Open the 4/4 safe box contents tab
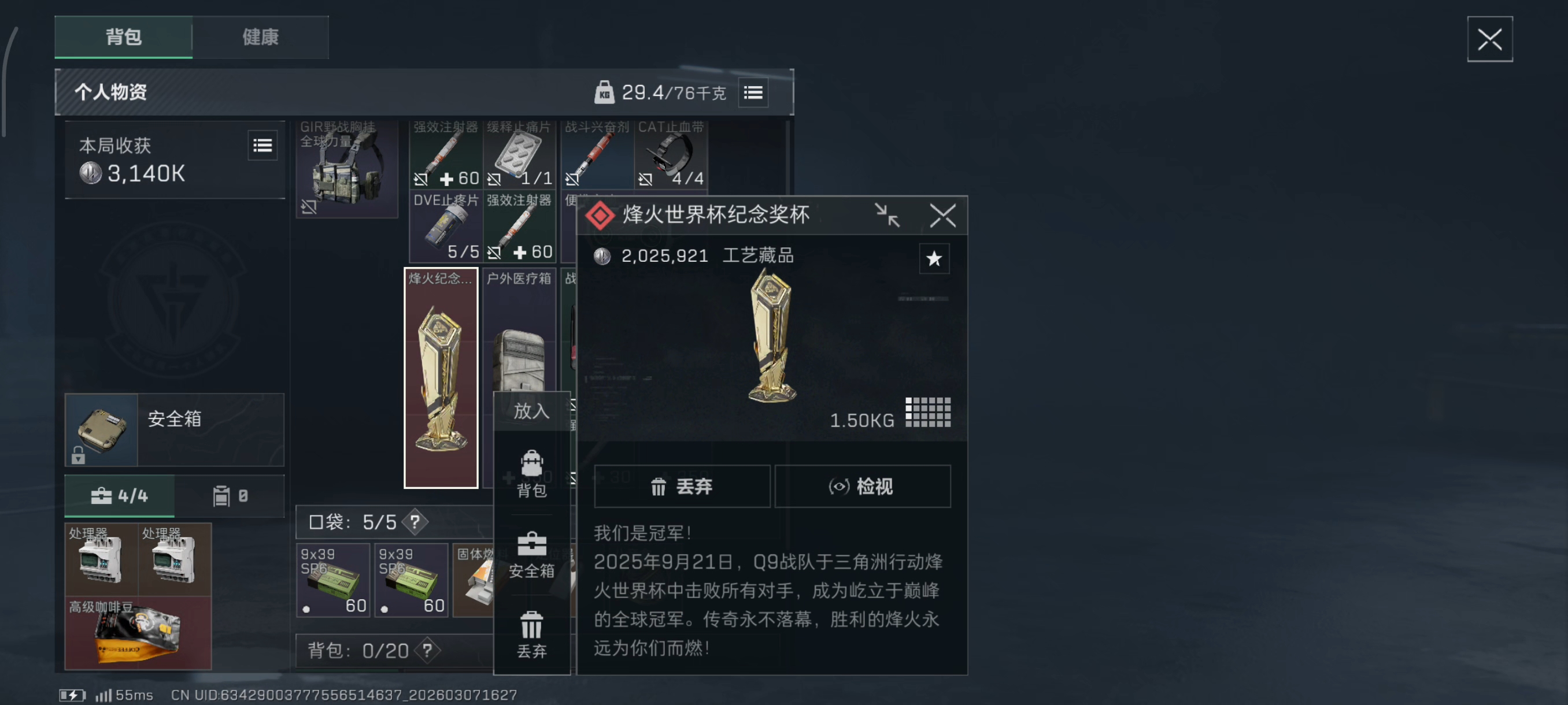 pyautogui.click(x=119, y=495)
